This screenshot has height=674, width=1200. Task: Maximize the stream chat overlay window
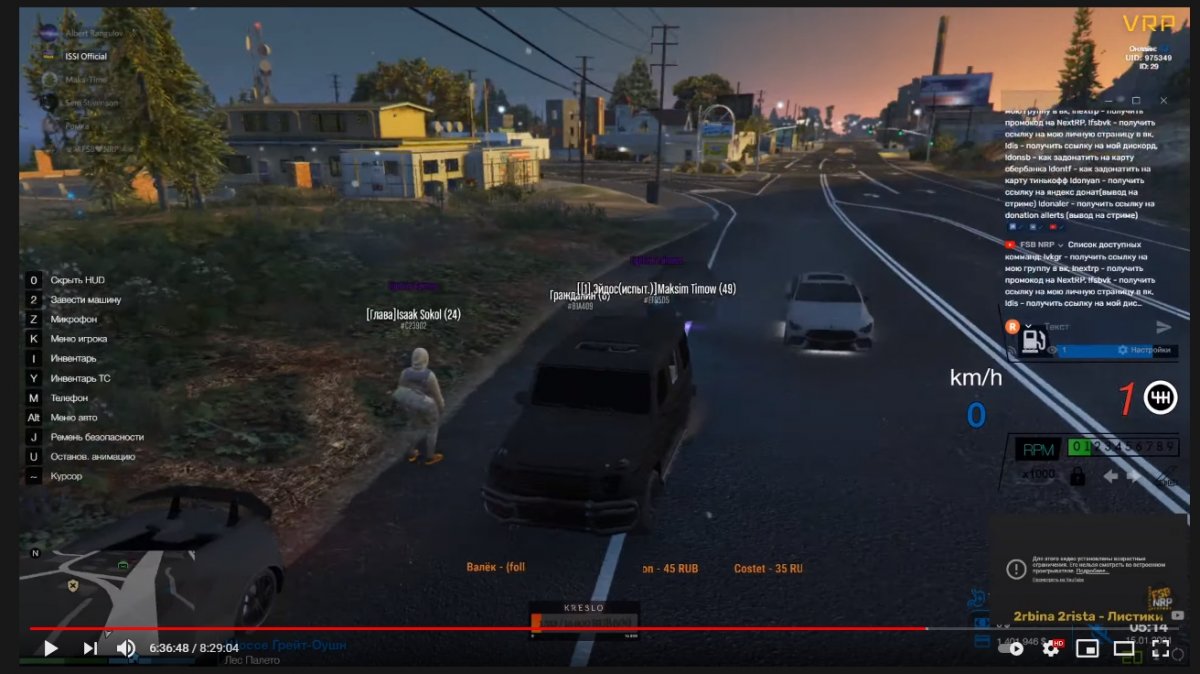tap(1136, 100)
